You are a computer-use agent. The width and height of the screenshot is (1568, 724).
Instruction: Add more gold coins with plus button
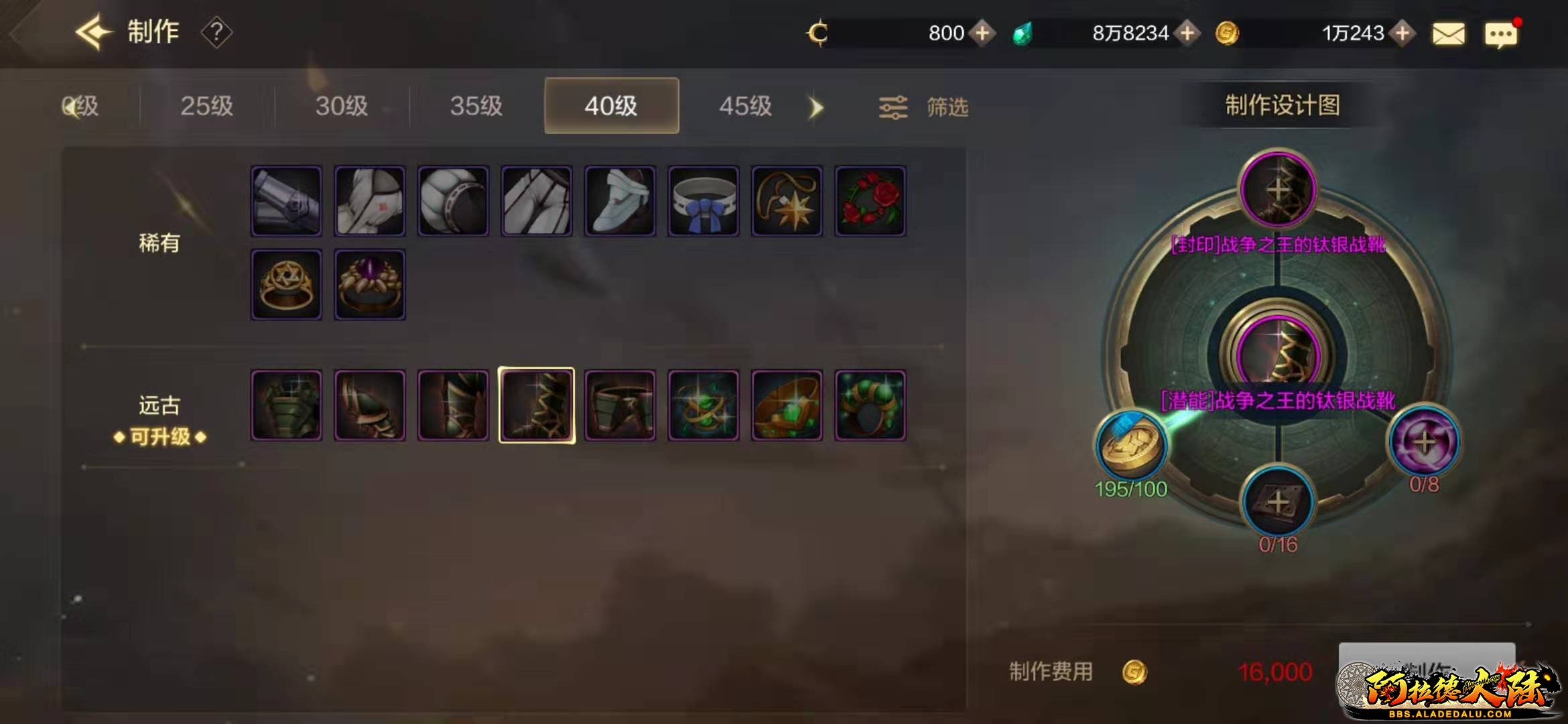pos(1402,33)
